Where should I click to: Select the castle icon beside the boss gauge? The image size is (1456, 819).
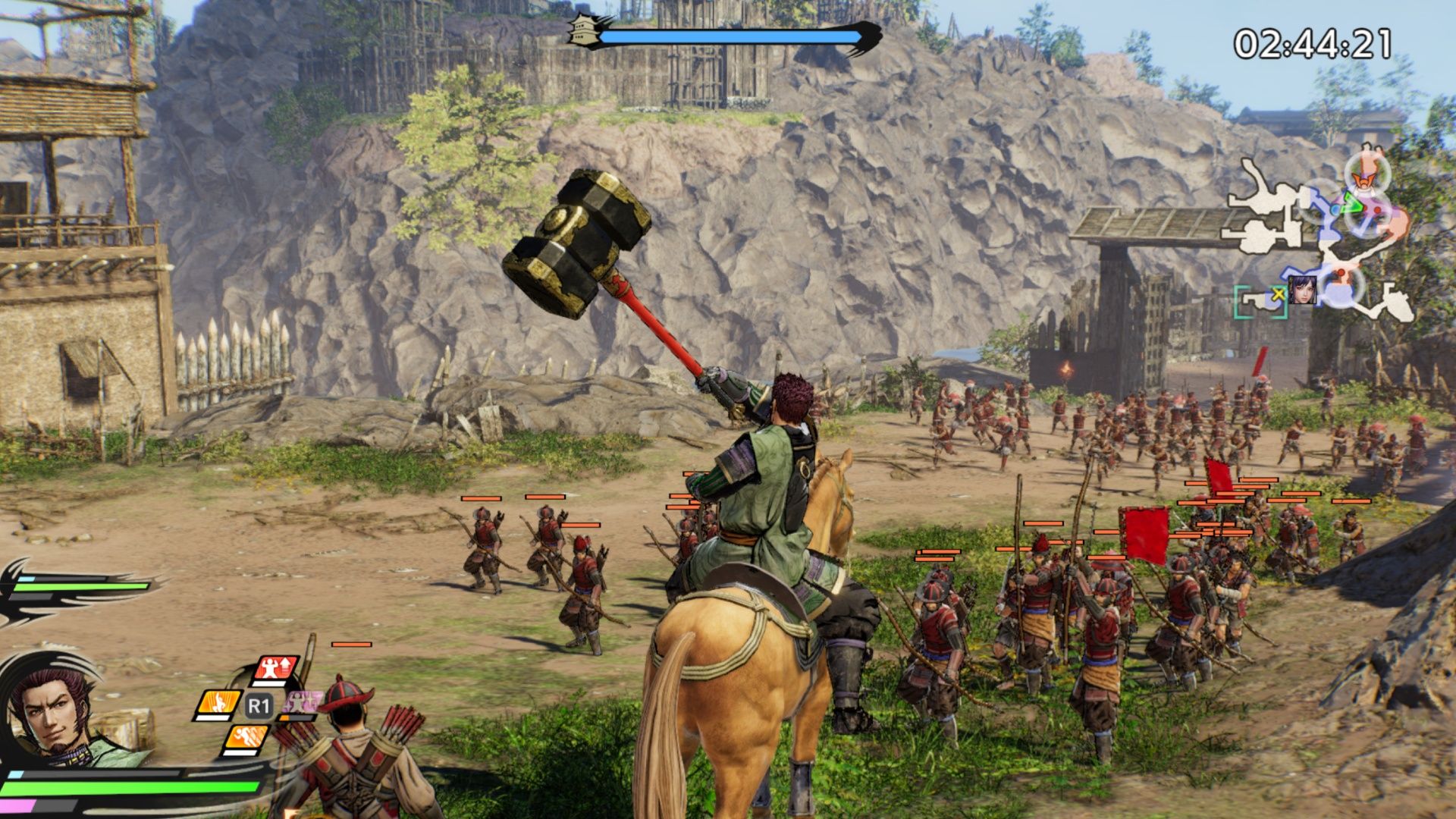click(582, 33)
